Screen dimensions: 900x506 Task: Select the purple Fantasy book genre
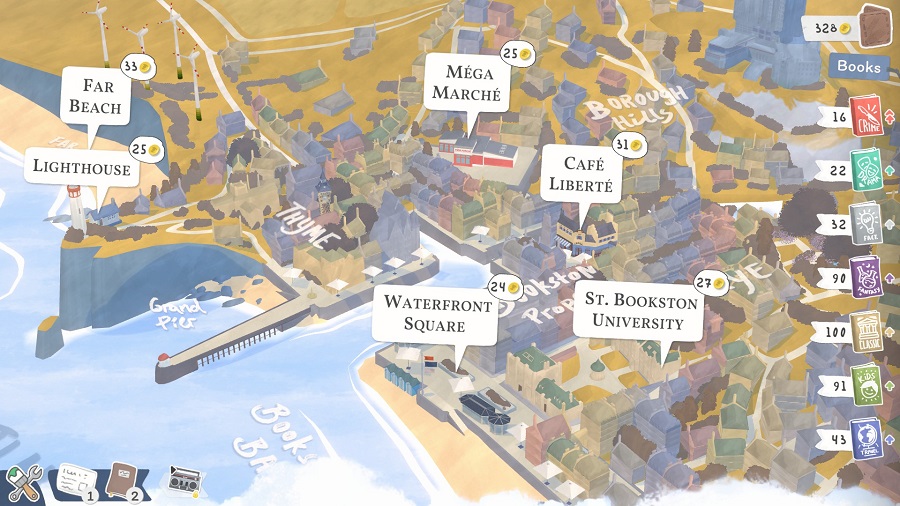click(866, 276)
